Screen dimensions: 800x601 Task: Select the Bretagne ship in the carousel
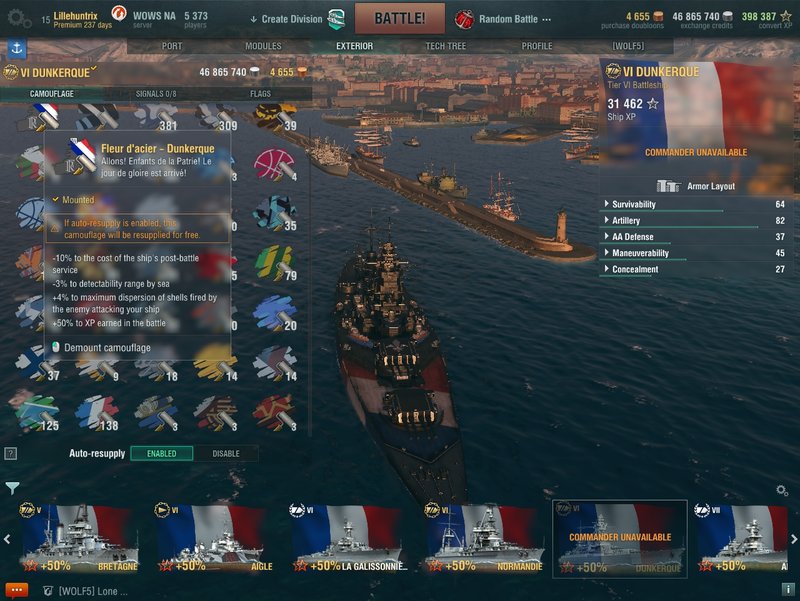tap(75, 538)
